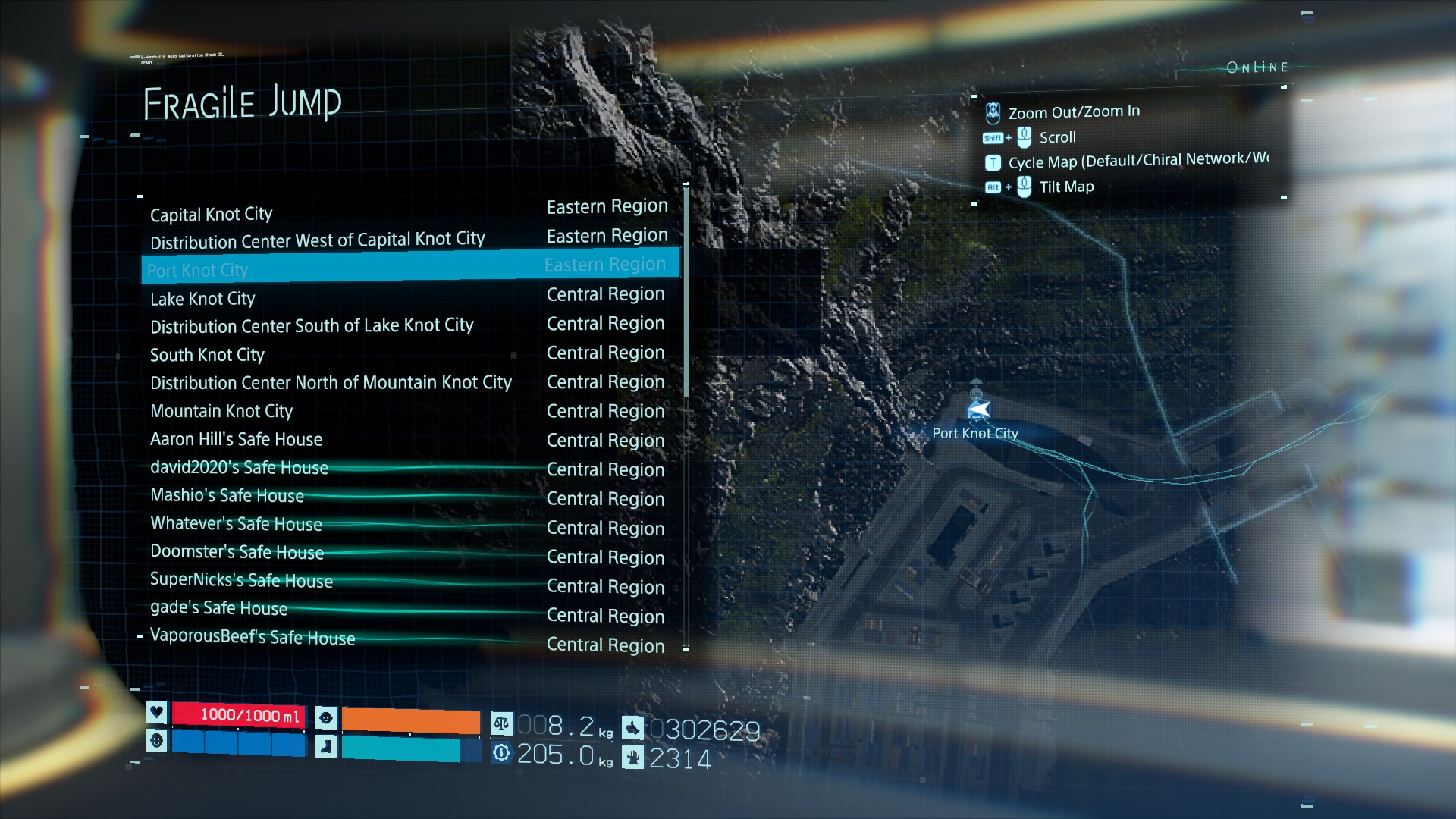Select Aaron Hill's Safe House

(236, 439)
